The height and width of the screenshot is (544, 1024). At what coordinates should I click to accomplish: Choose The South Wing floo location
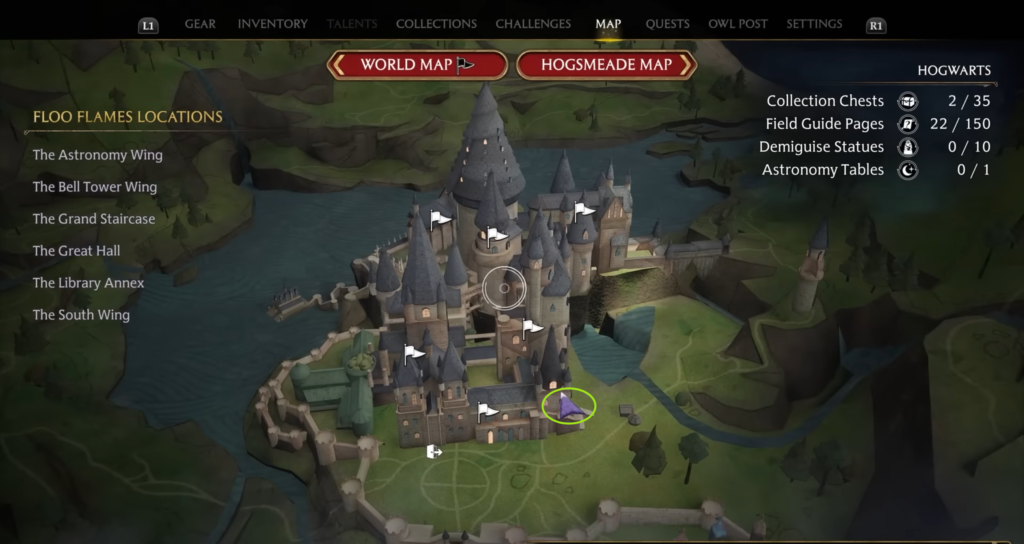pos(81,315)
